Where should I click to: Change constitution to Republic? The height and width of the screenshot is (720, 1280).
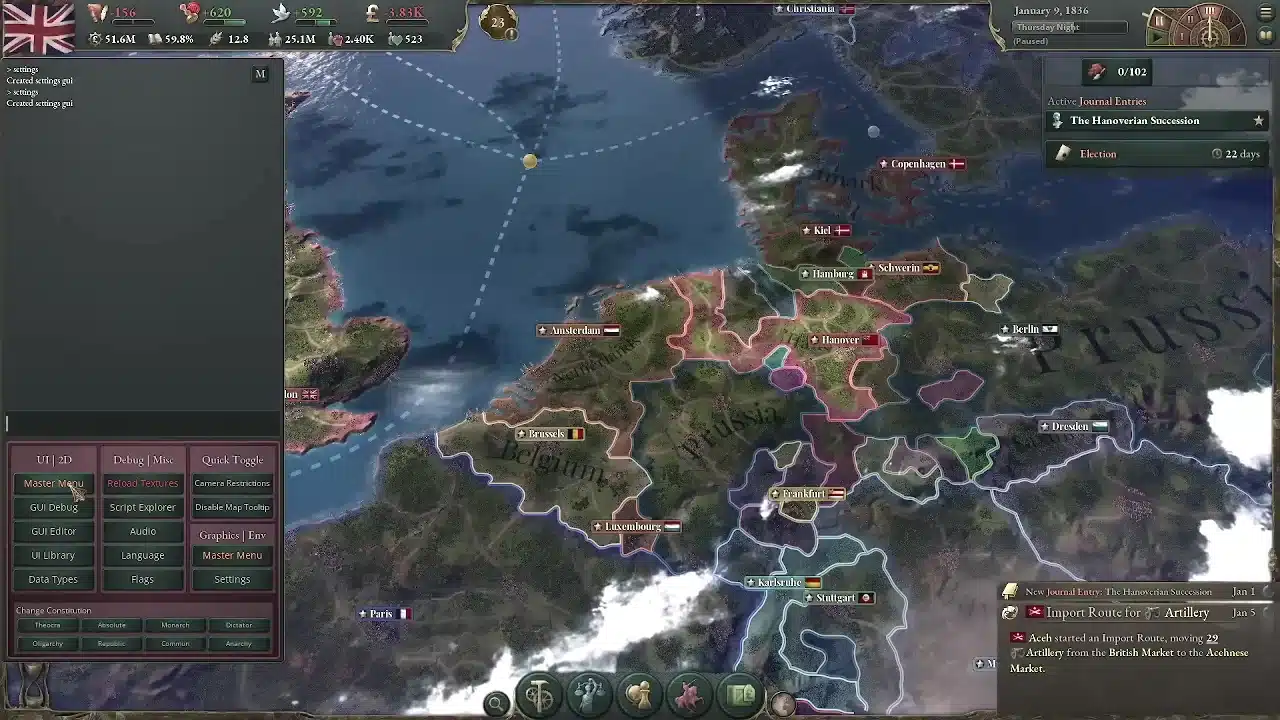111,643
